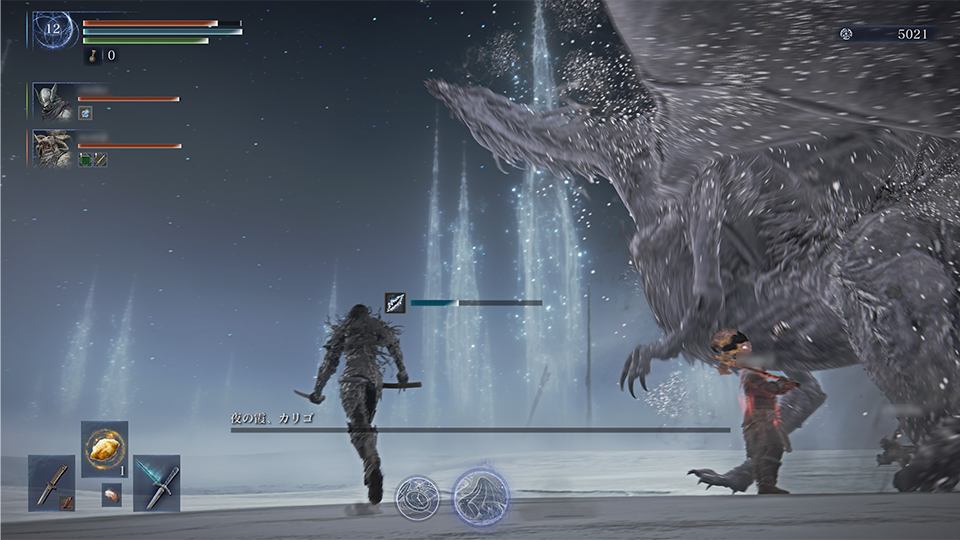Activate the larger glowing ultimate art icon
The width and height of the screenshot is (960, 540).
click(x=481, y=496)
